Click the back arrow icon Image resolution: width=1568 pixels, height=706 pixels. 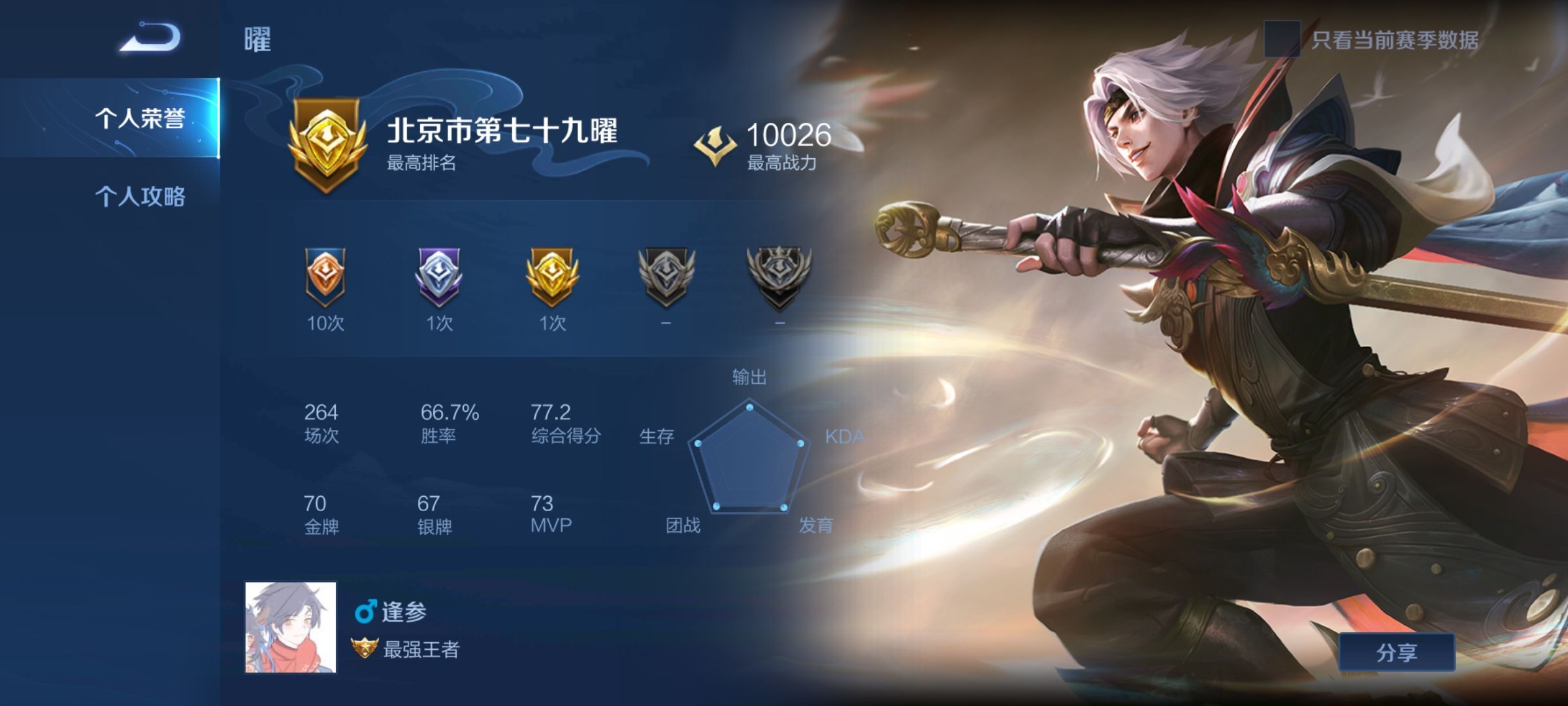(x=147, y=37)
